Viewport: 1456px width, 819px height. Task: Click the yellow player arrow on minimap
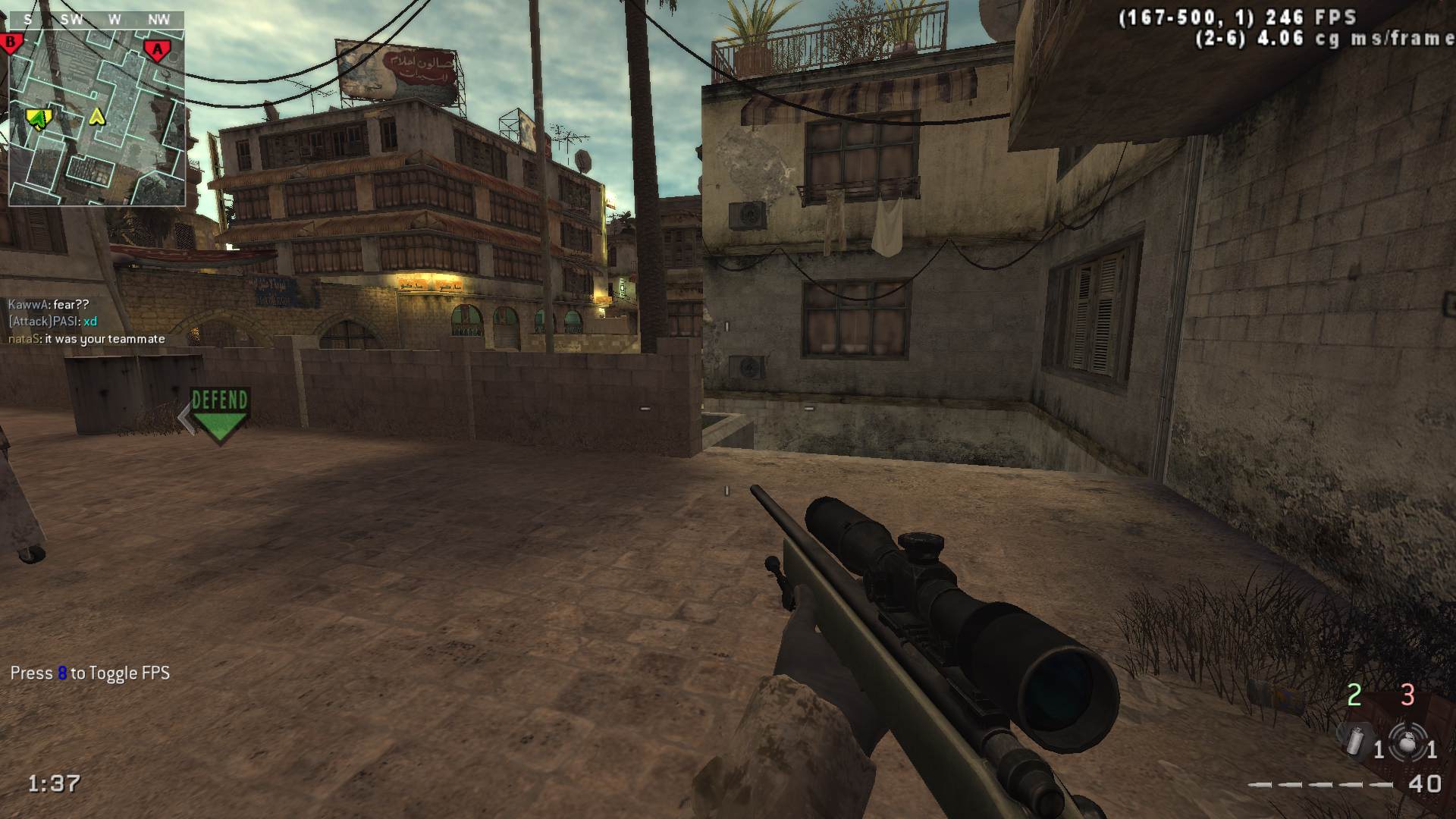click(x=97, y=117)
